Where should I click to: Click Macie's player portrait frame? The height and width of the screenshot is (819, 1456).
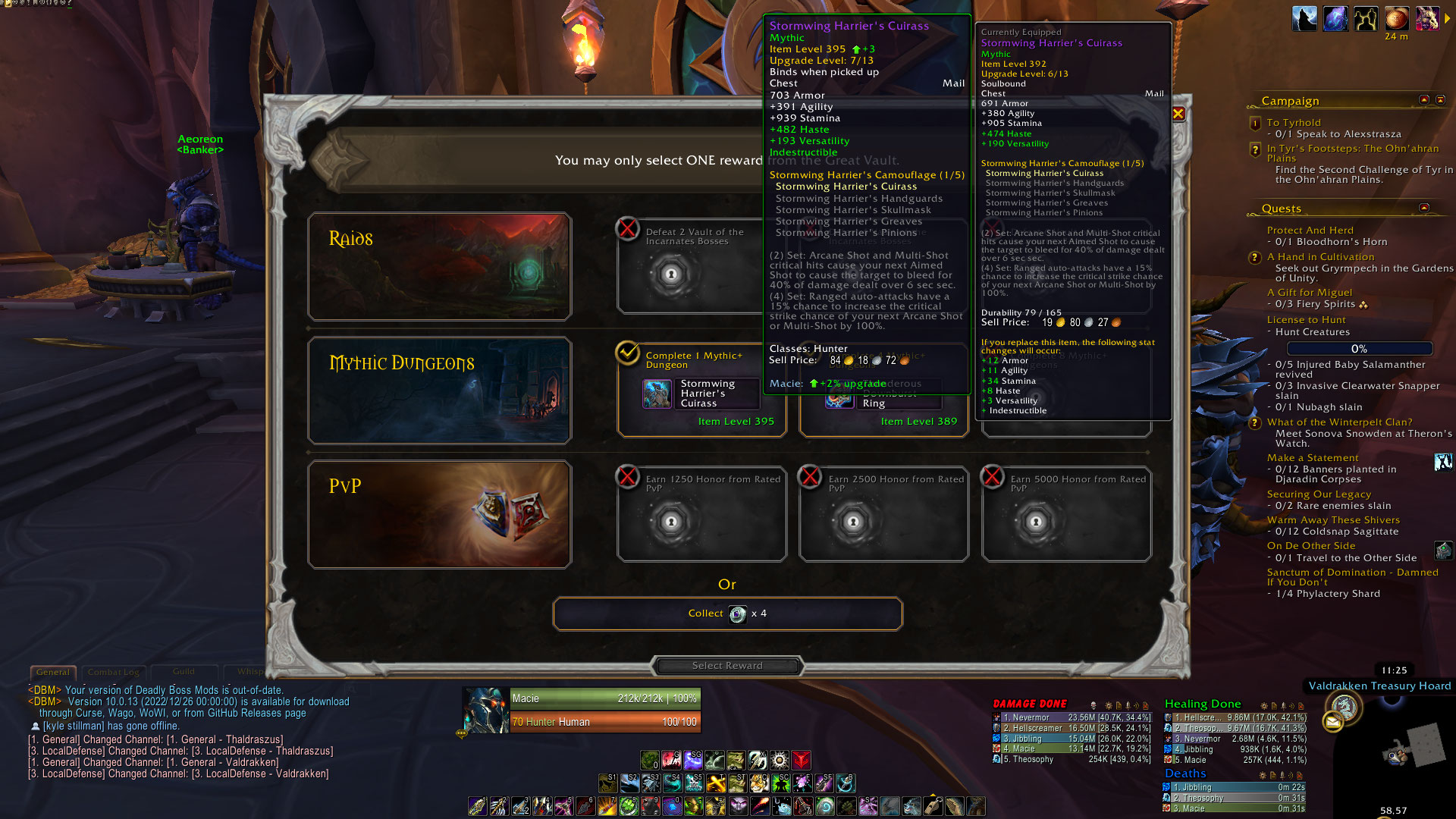pos(485,710)
